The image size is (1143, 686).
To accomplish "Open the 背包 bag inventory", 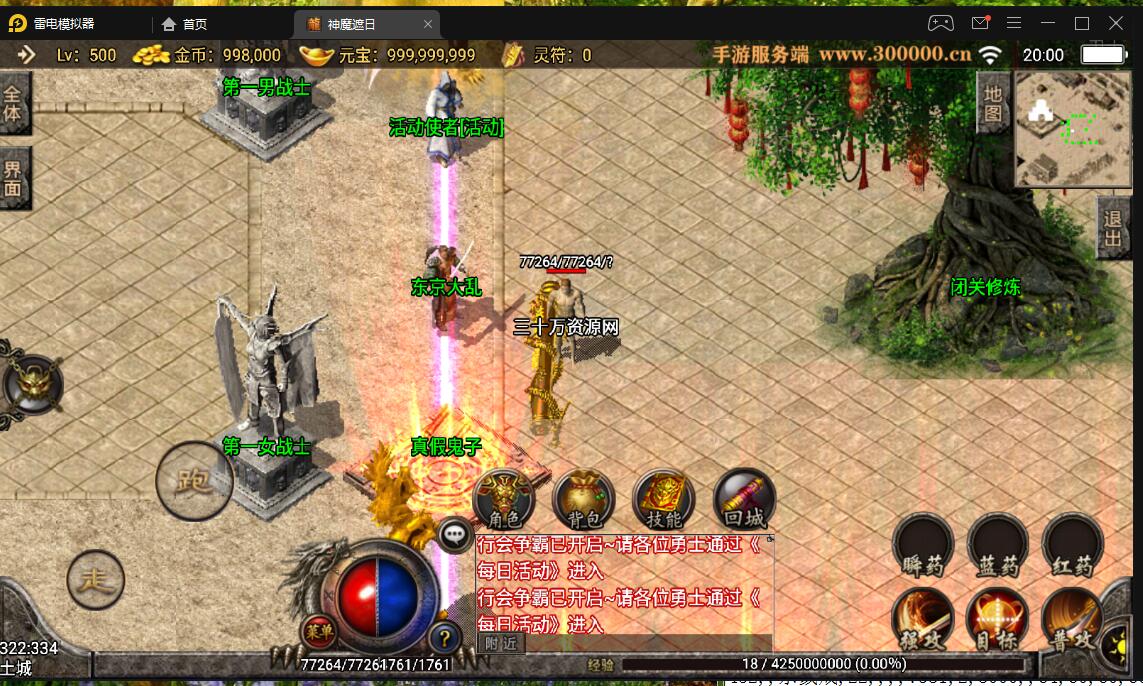I will (584, 500).
